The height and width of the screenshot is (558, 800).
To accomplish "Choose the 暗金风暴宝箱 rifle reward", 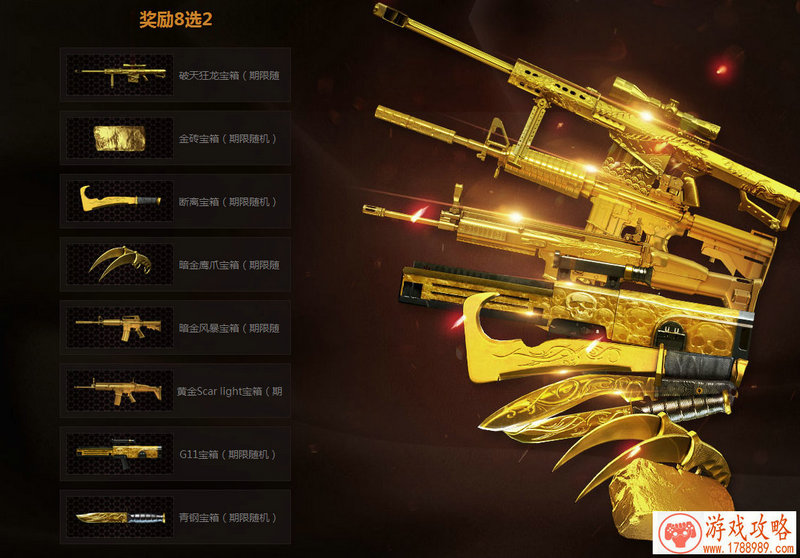I will pyautogui.click(x=175, y=328).
